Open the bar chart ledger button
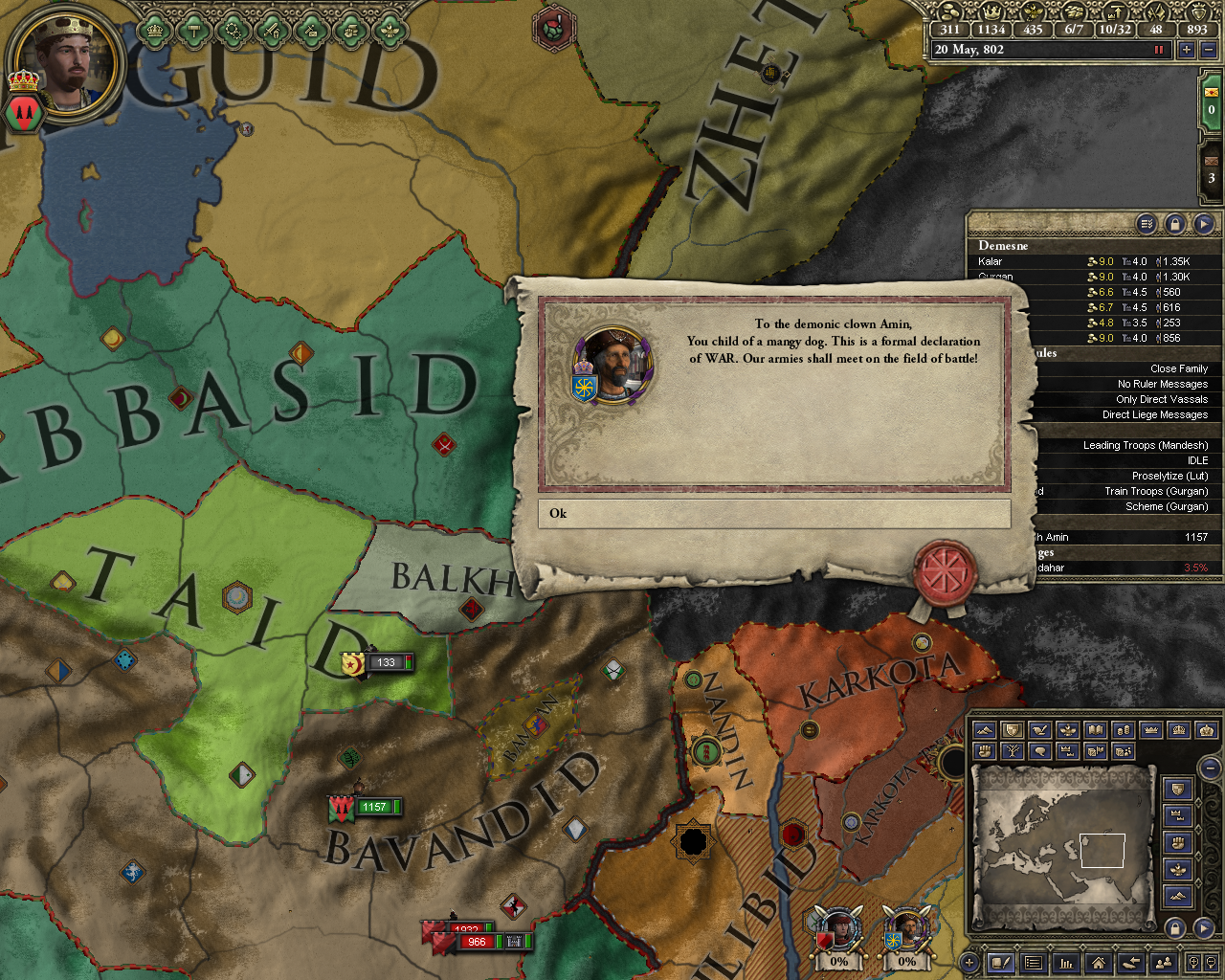Image resolution: width=1225 pixels, height=980 pixels. pos(1065,963)
